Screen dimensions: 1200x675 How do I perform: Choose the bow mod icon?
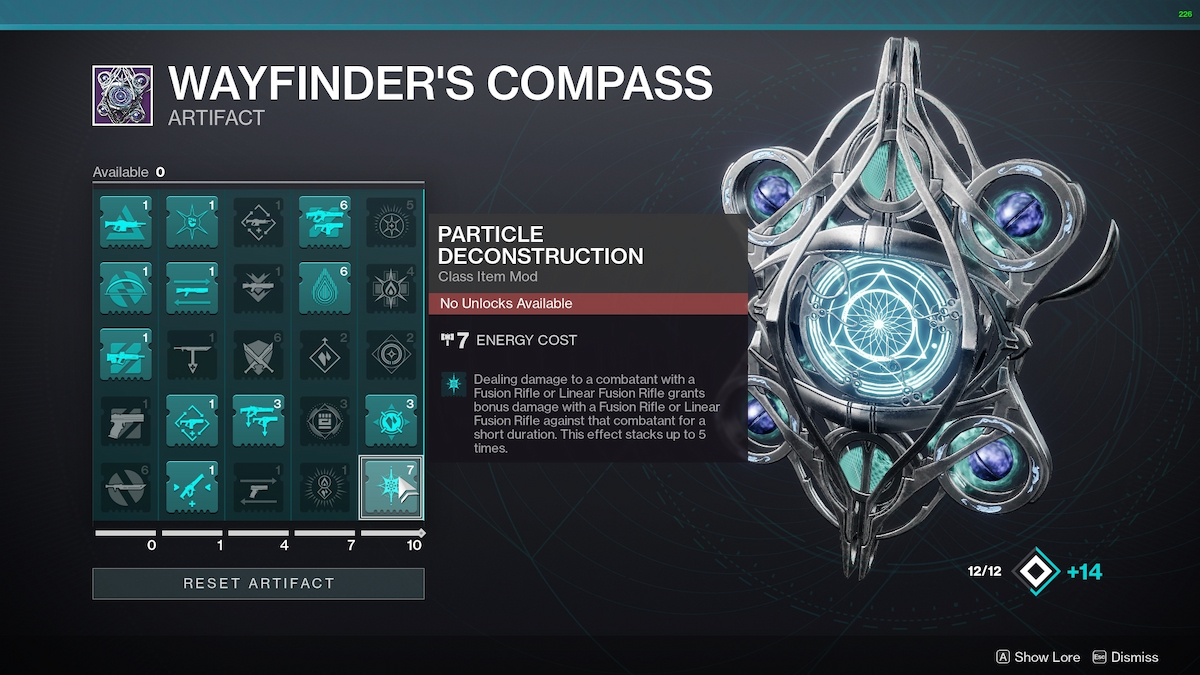pyautogui.click(x=126, y=287)
